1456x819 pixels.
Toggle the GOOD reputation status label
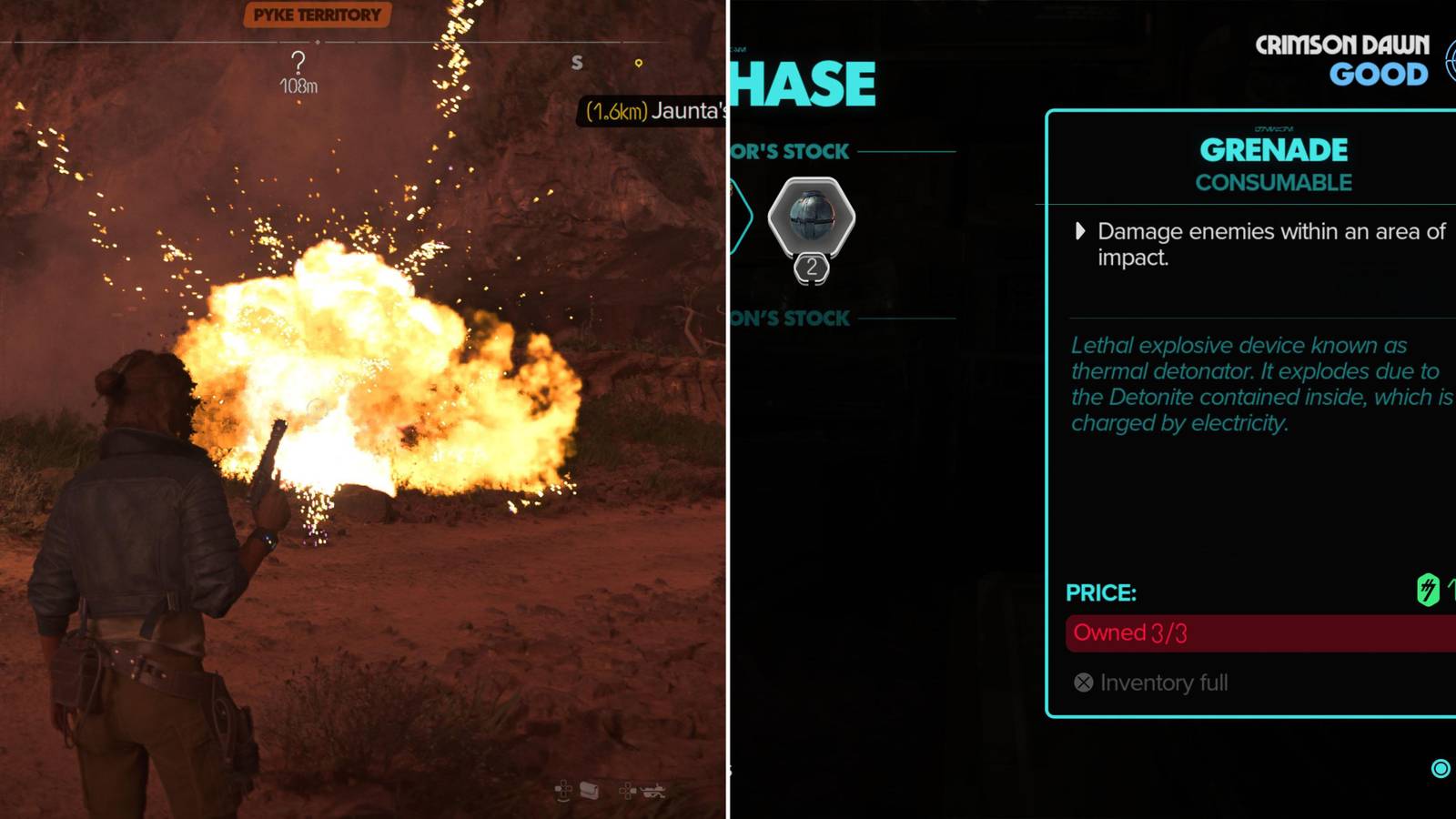[x=1380, y=76]
